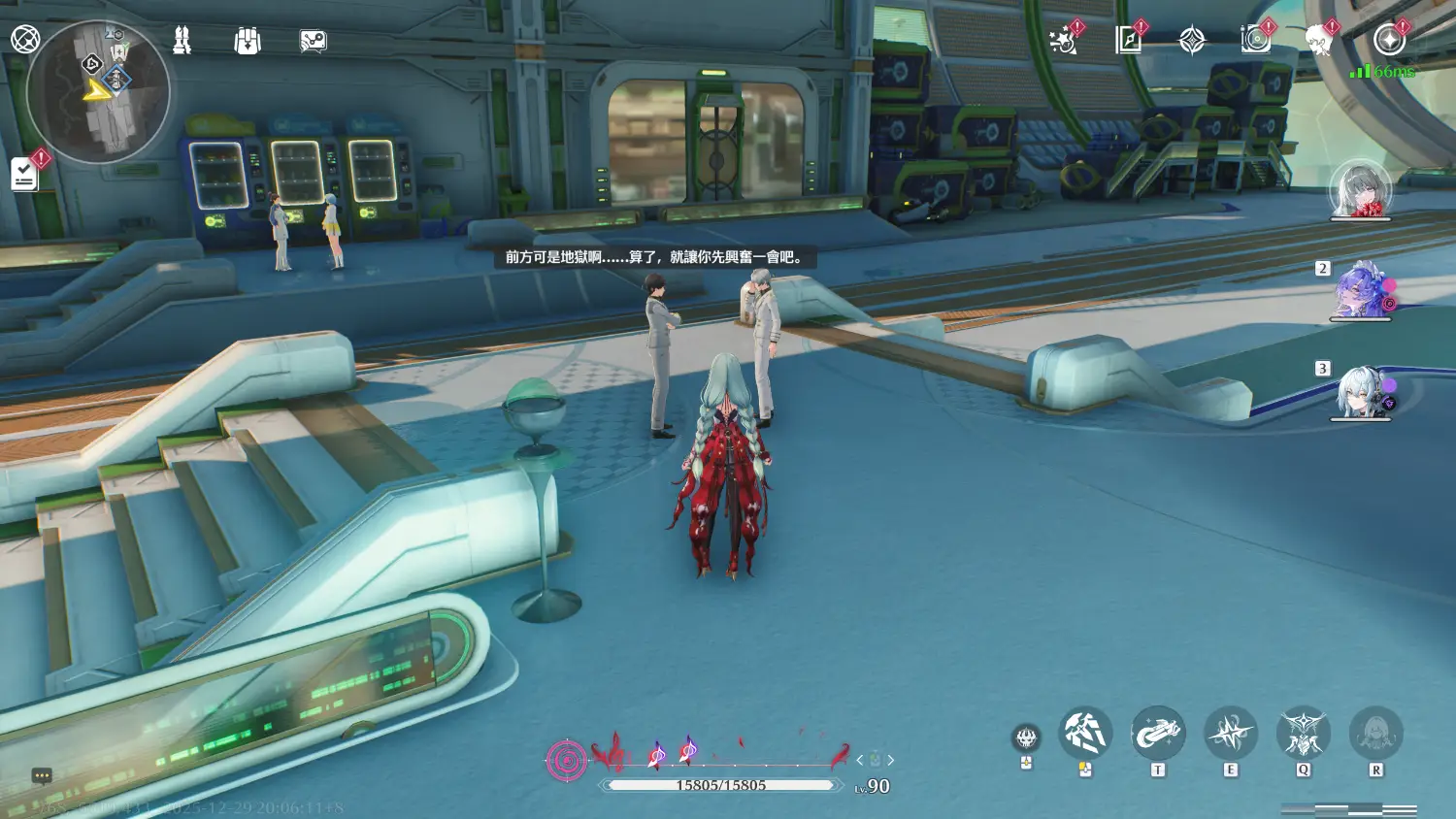The width and height of the screenshot is (1456, 819).
Task: Open the character head silhouette icon
Action: click(x=1318, y=41)
